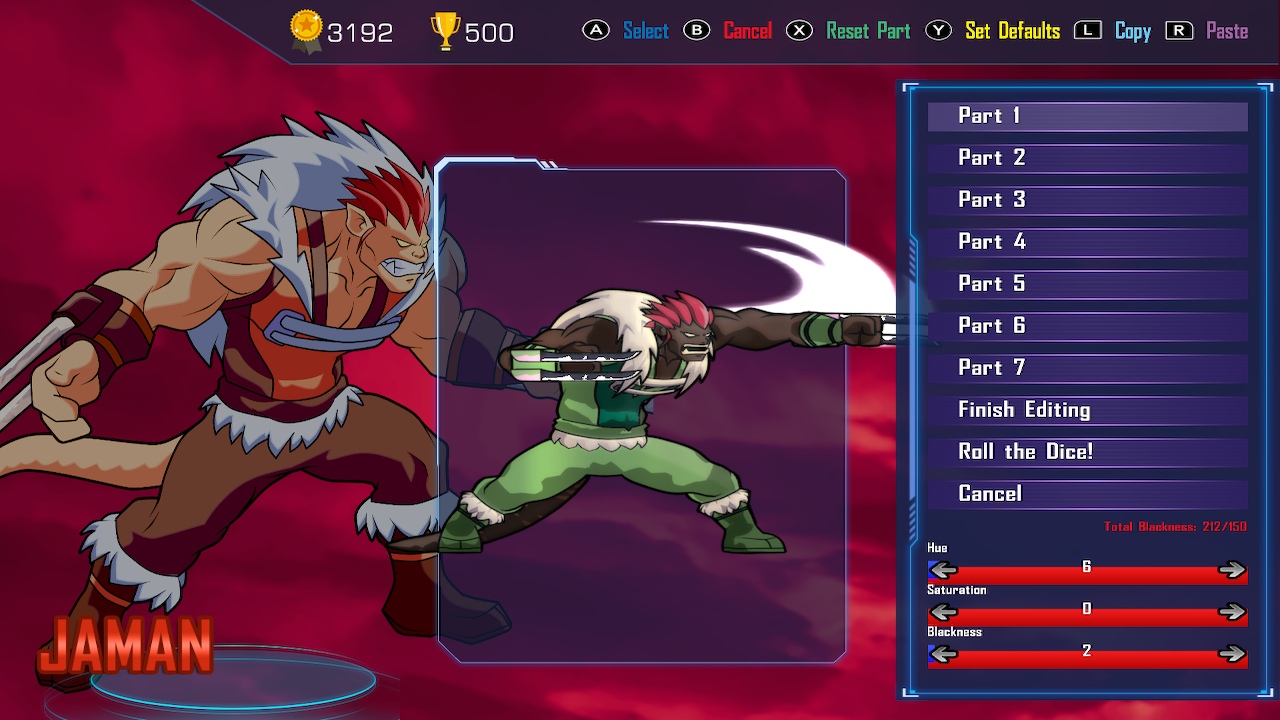Increase Hue using the right arrow

(1234, 570)
